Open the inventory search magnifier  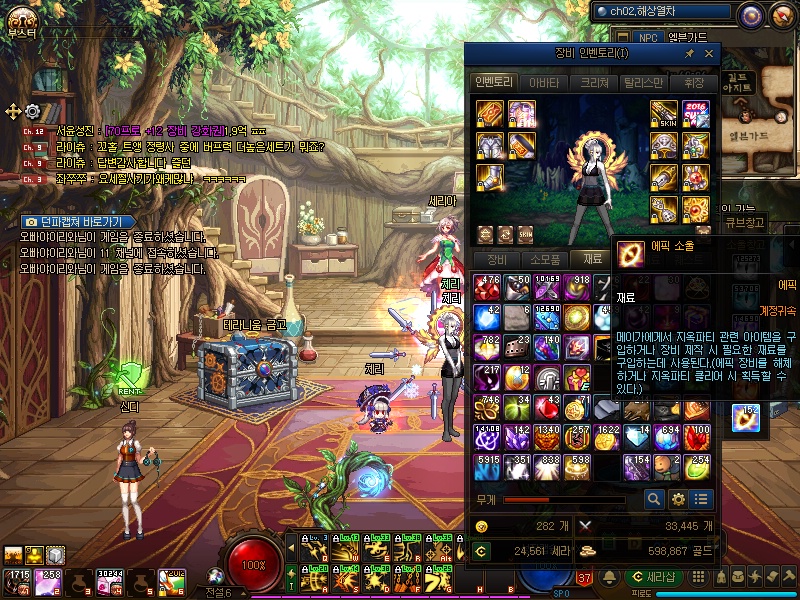point(654,498)
